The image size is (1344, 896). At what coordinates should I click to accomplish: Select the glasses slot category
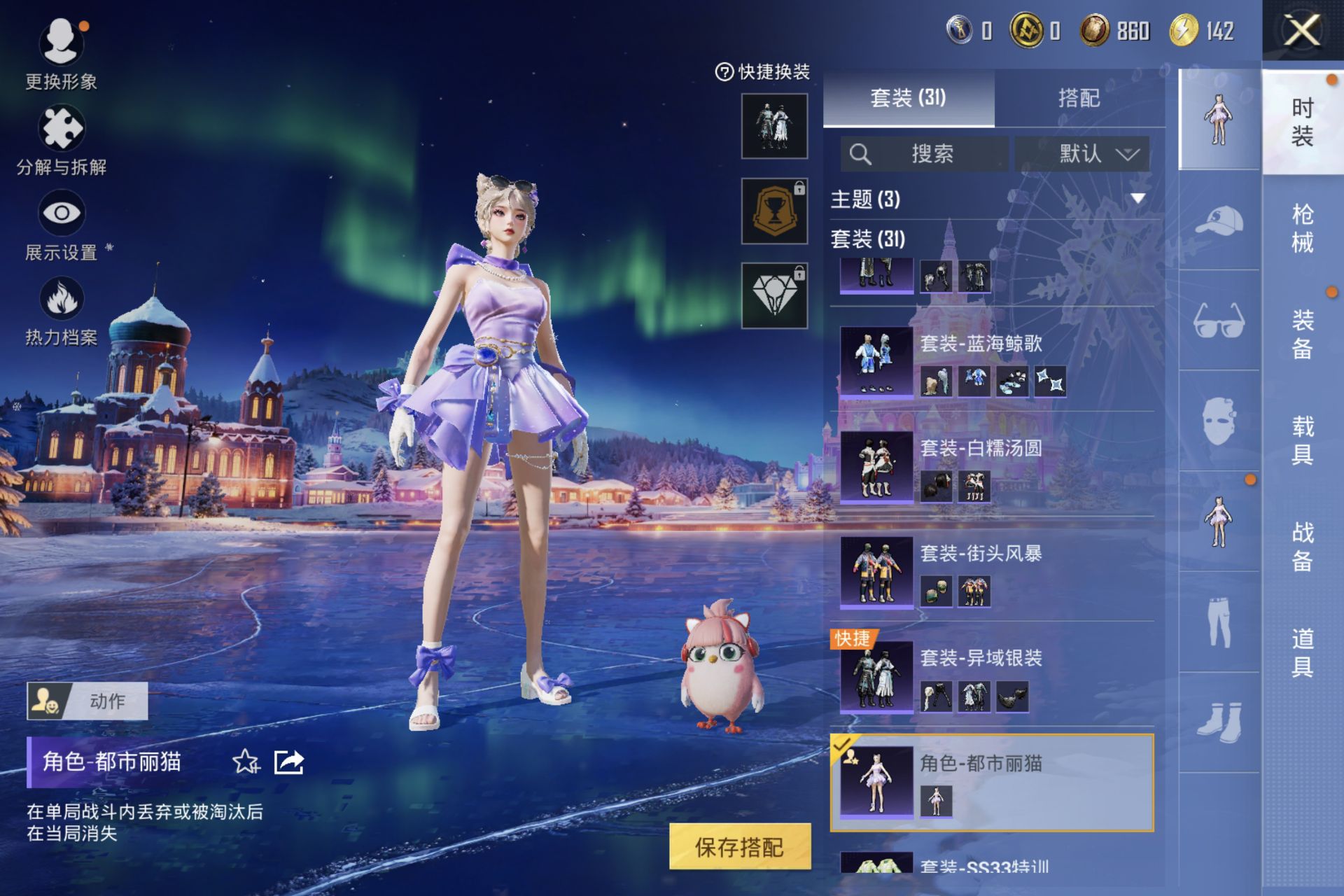1219,321
